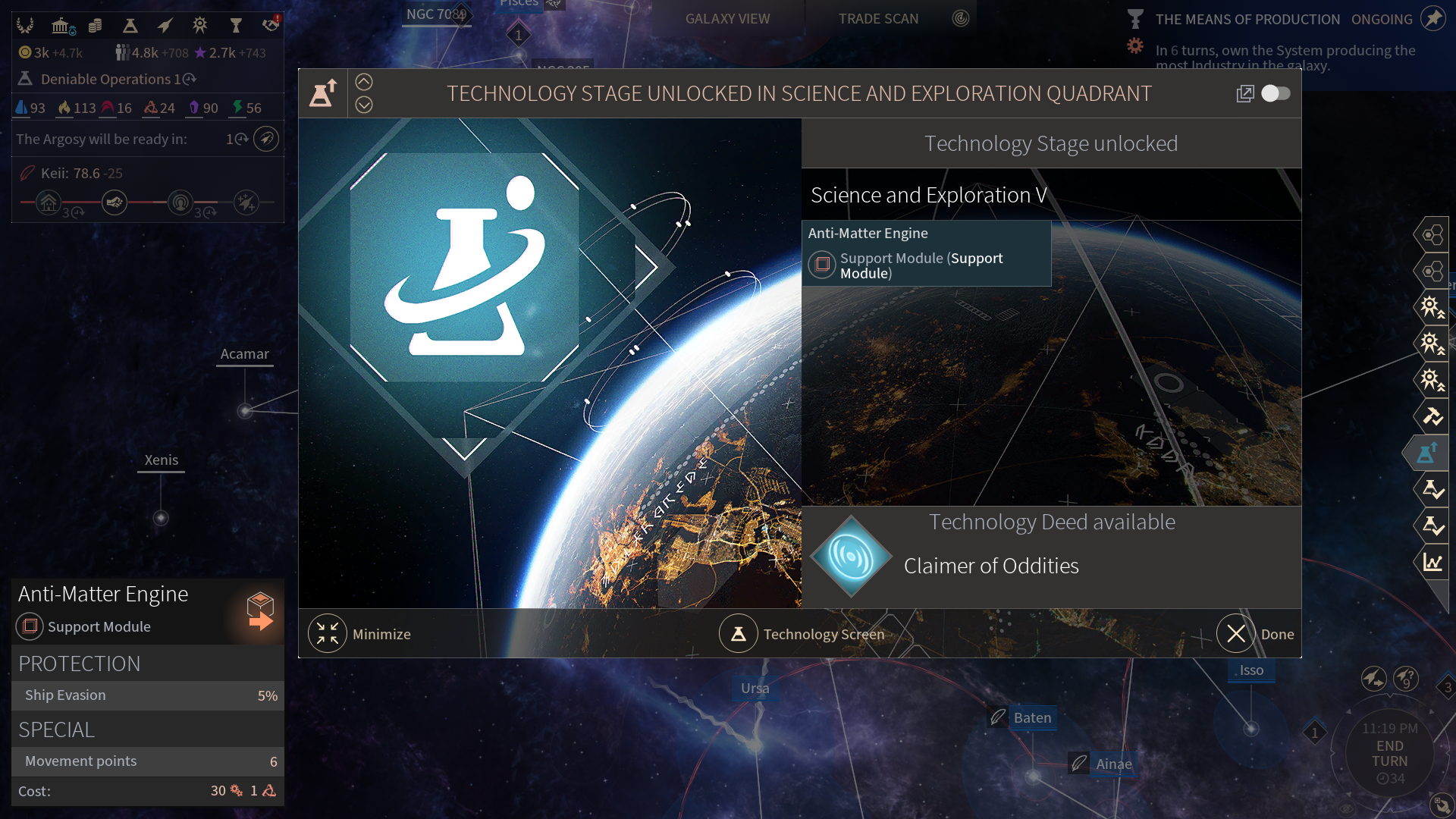The width and height of the screenshot is (1456, 819).
Task: Show the next notification with down arrow
Action: [x=364, y=105]
